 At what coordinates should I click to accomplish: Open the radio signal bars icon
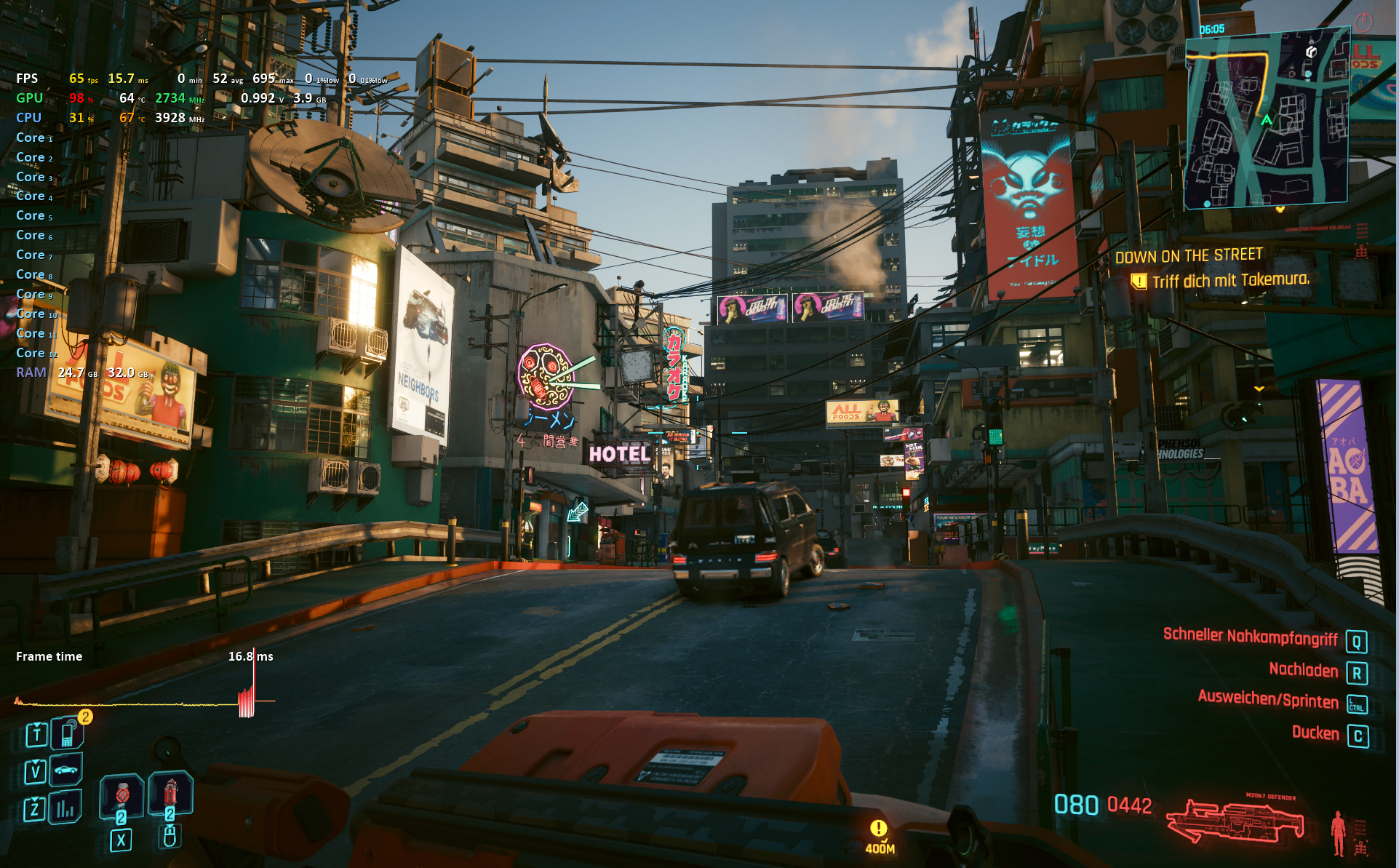tap(65, 808)
